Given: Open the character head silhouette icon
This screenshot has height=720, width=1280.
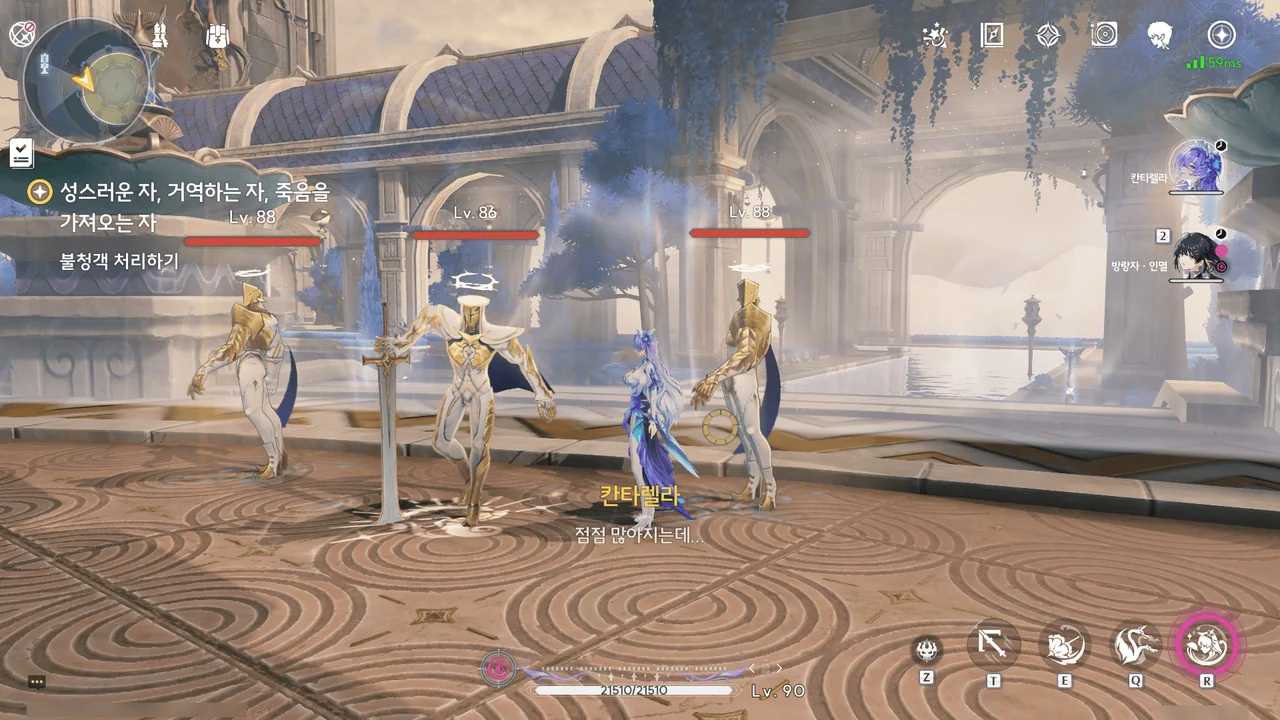Looking at the screenshot, I should coord(1160,36).
